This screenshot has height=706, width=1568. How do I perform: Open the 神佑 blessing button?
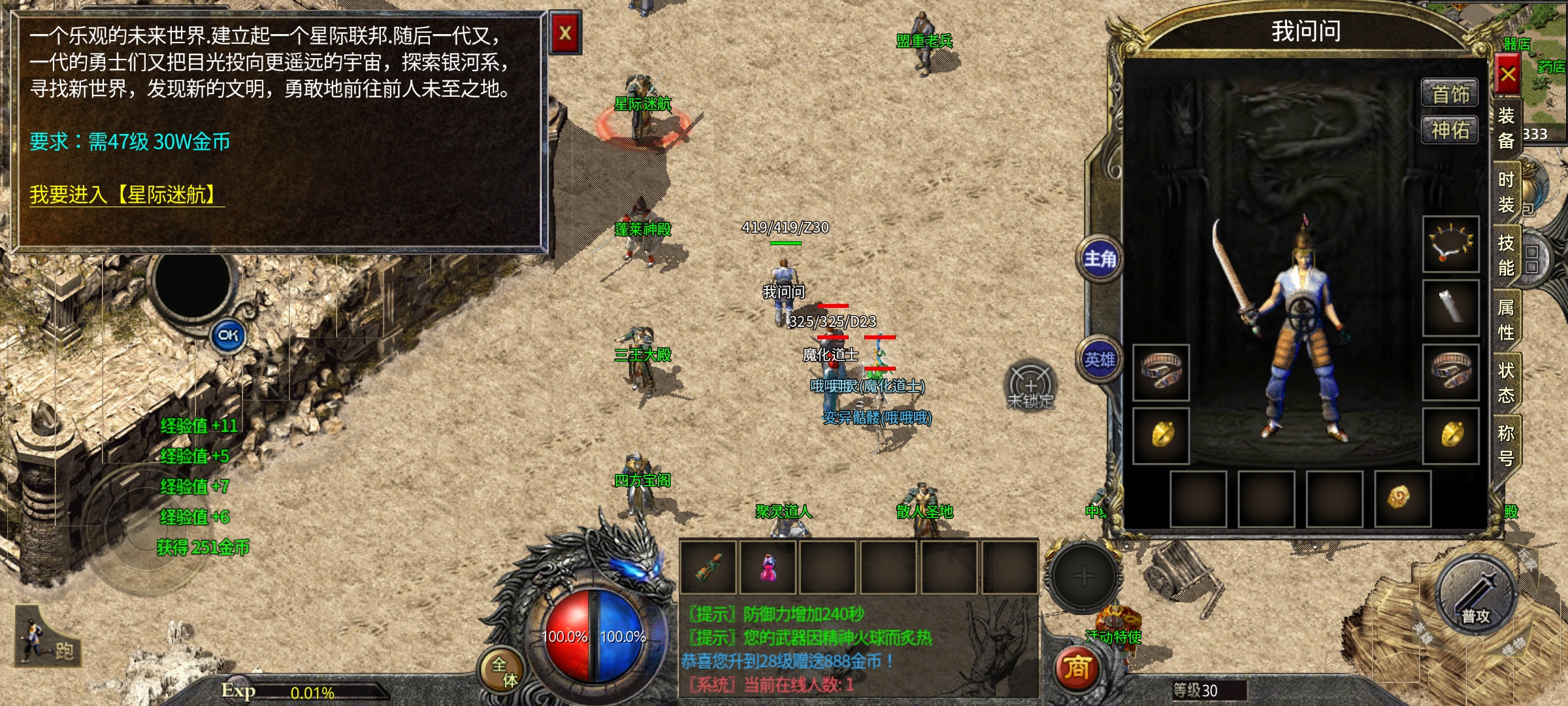[1450, 130]
